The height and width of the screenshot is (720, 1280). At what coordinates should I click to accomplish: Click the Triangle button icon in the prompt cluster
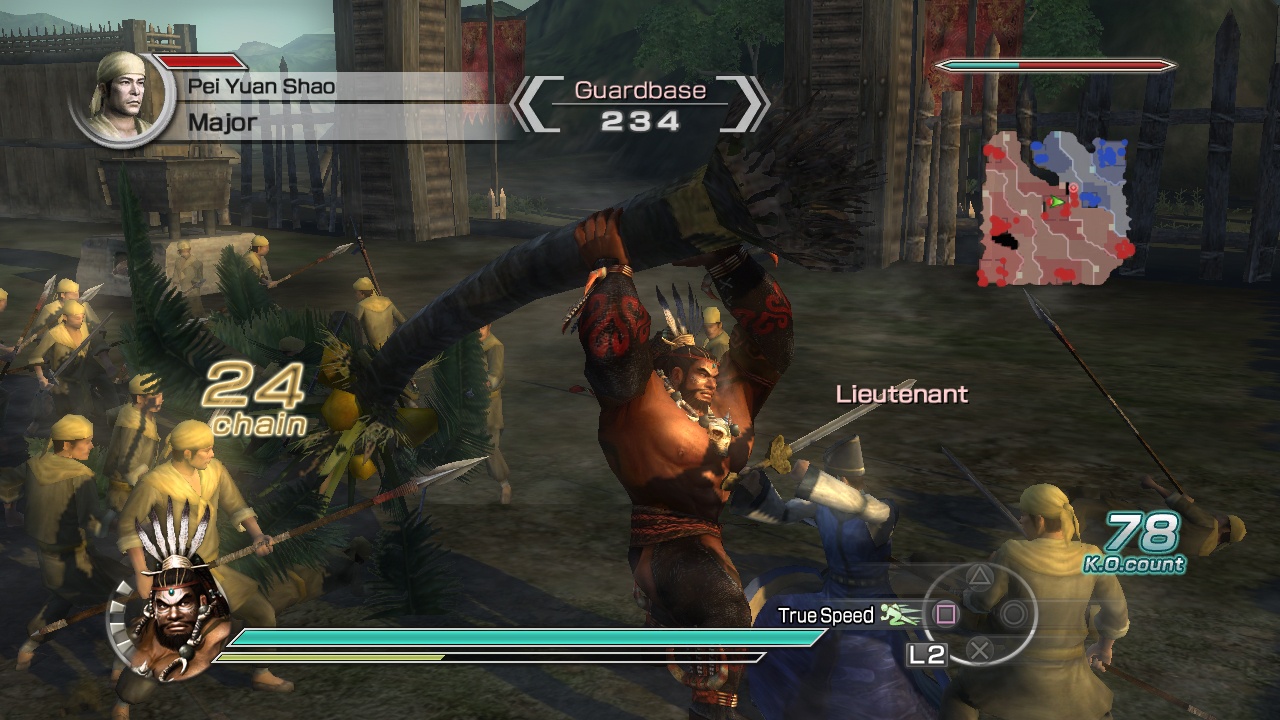(x=978, y=578)
